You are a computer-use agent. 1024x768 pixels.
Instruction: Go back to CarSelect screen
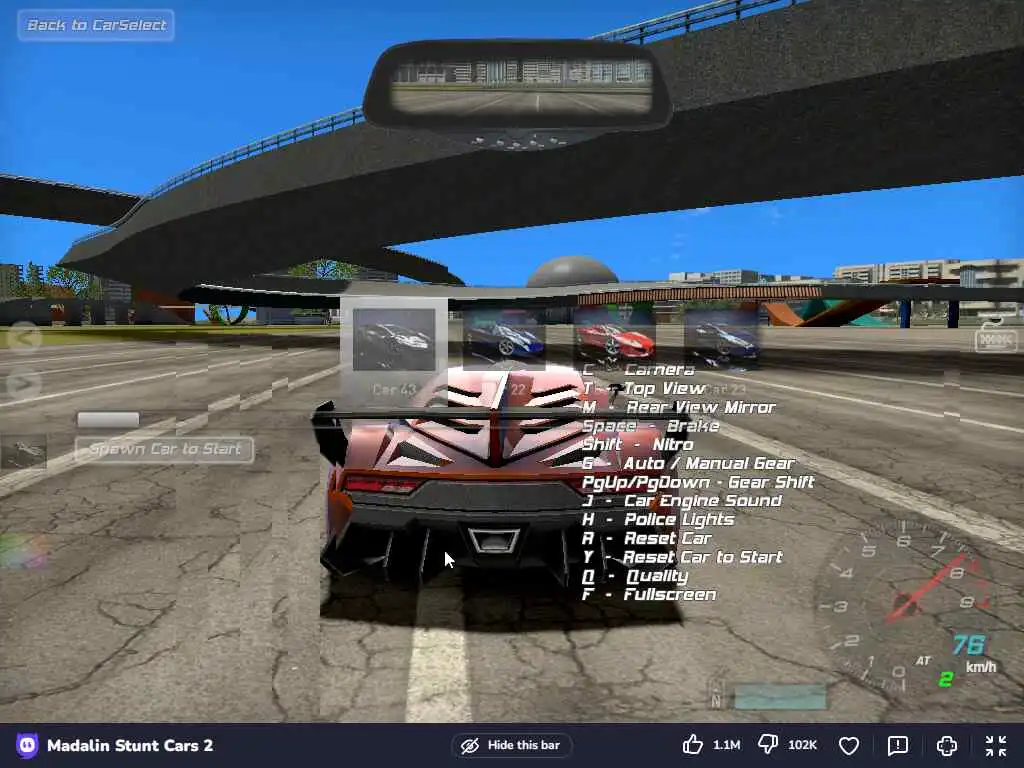pyautogui.click(x=96, y=25)
